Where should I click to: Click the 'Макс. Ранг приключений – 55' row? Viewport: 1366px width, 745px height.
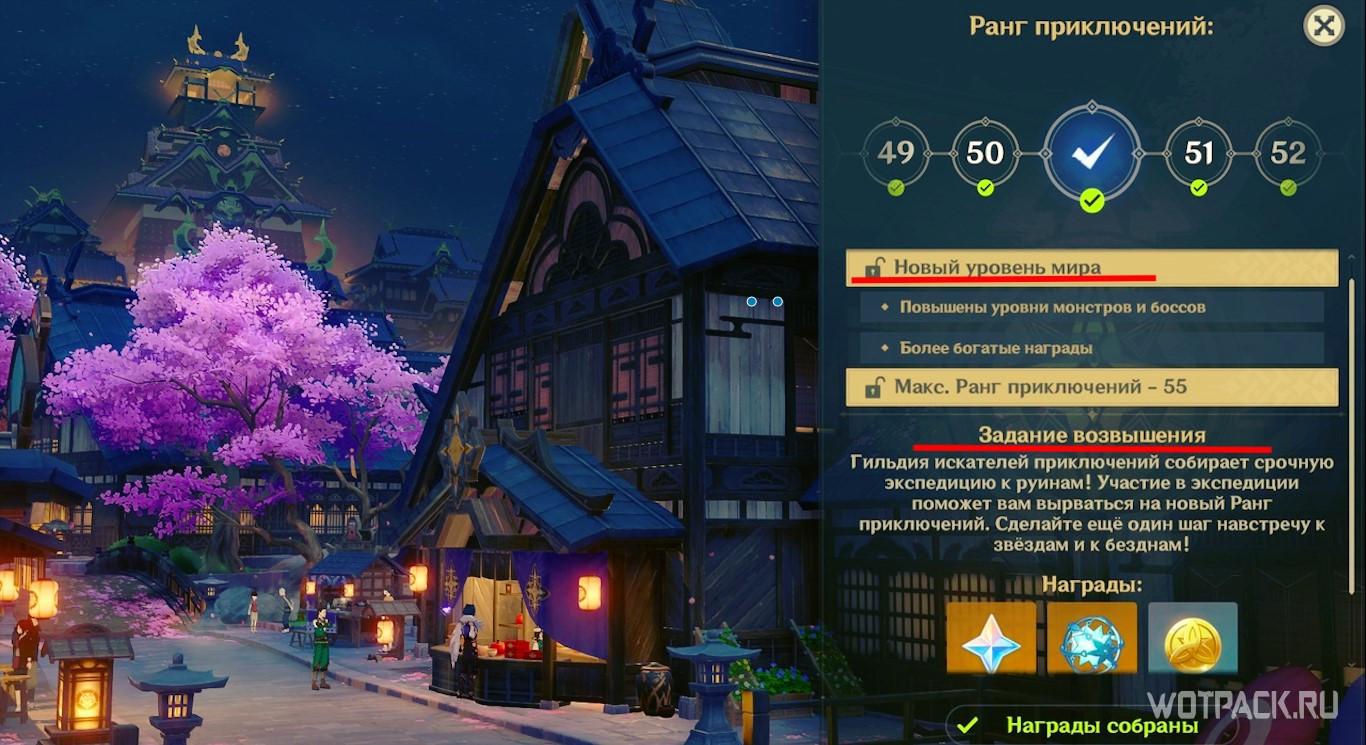point(1092,387)
